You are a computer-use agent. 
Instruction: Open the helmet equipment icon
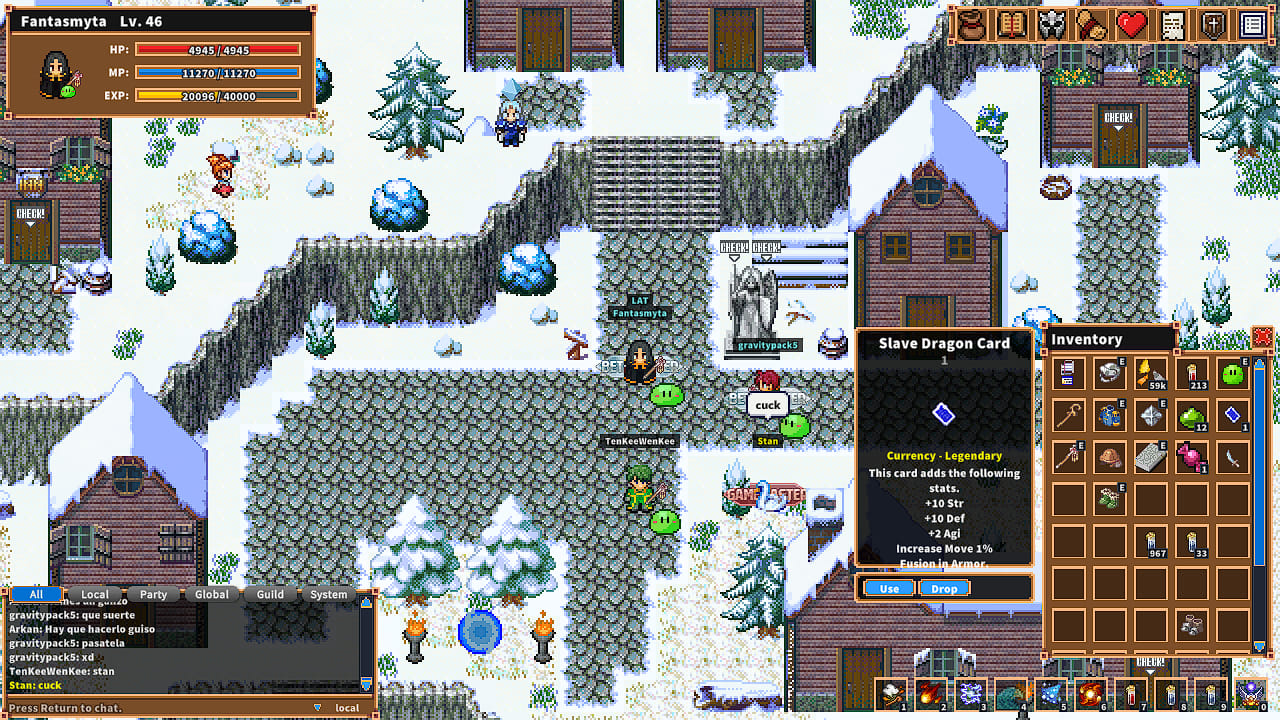click(x=1051, y=26)
